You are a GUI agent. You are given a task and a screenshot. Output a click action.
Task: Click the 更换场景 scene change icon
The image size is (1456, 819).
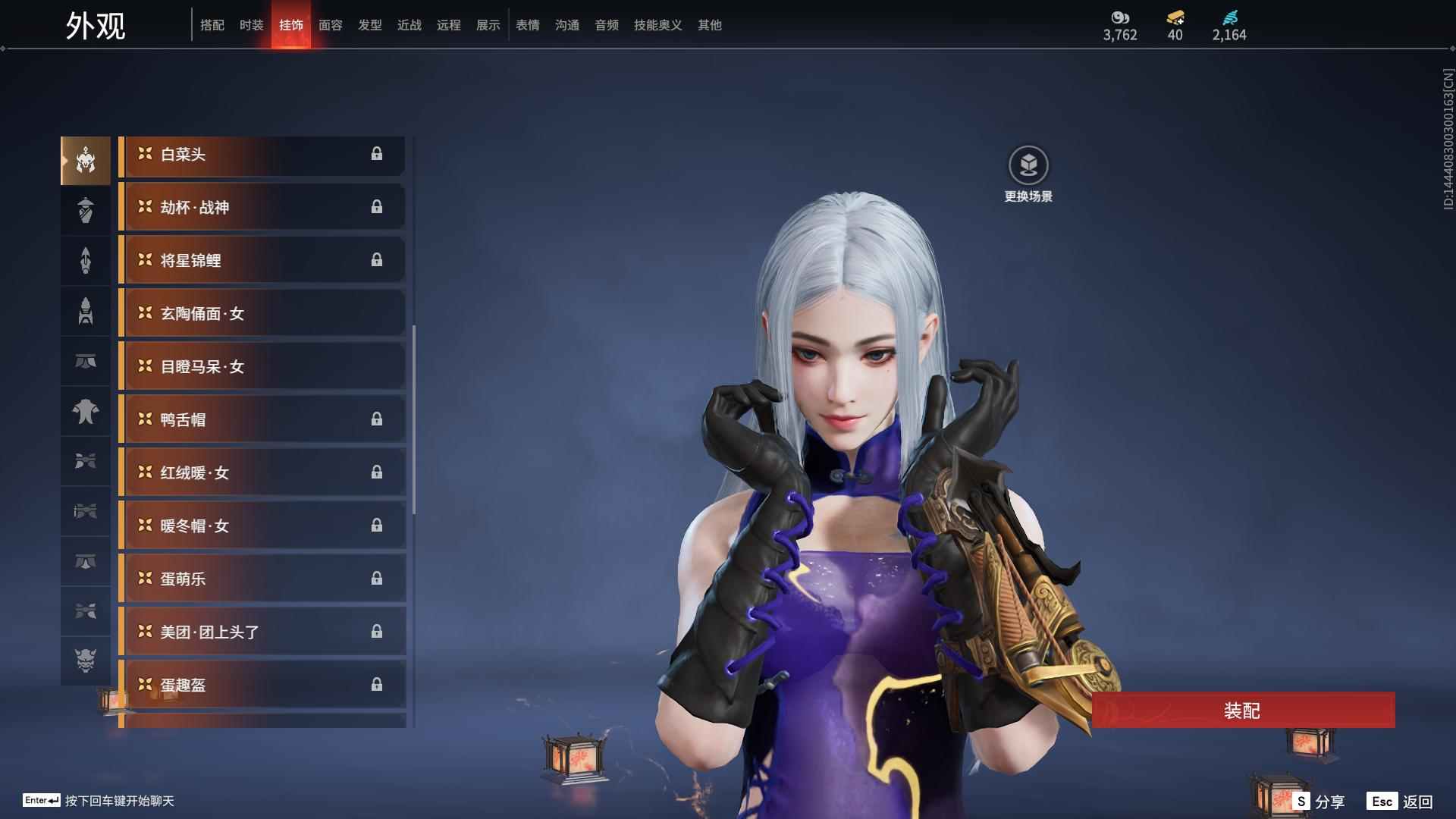pyautogui.click(x=1028, y=165)
